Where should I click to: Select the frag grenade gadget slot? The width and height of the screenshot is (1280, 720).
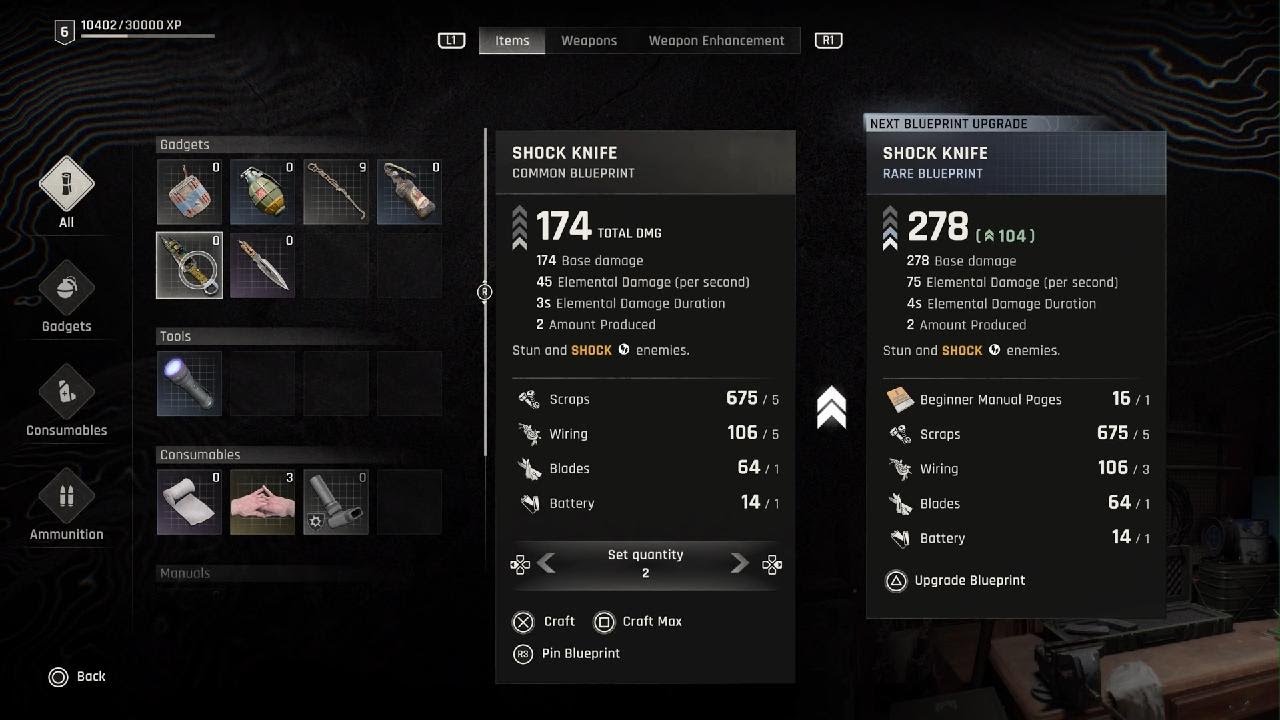click(x=263, y=192)
